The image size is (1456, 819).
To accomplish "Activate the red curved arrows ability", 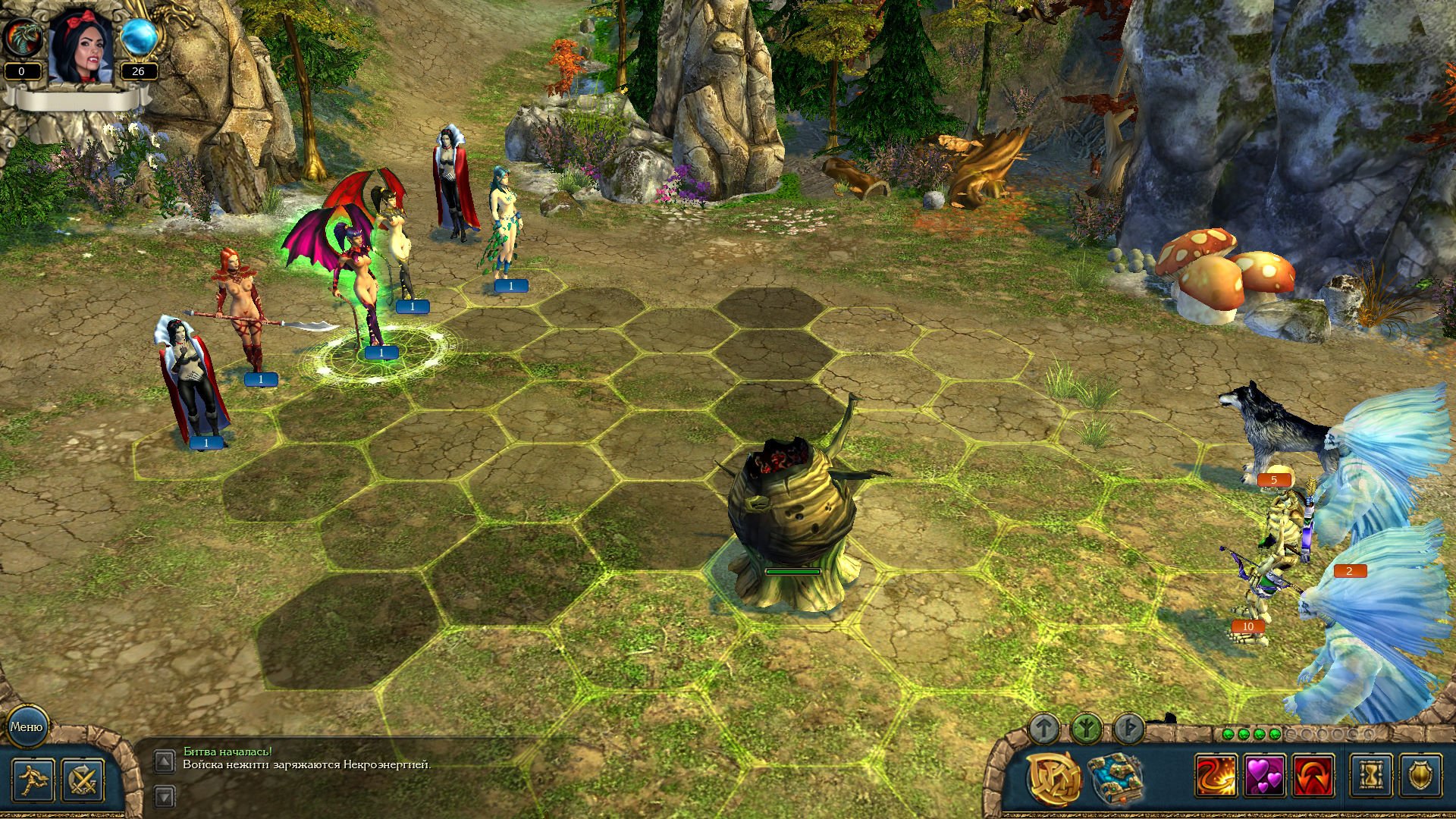I will click(1313, 777).
